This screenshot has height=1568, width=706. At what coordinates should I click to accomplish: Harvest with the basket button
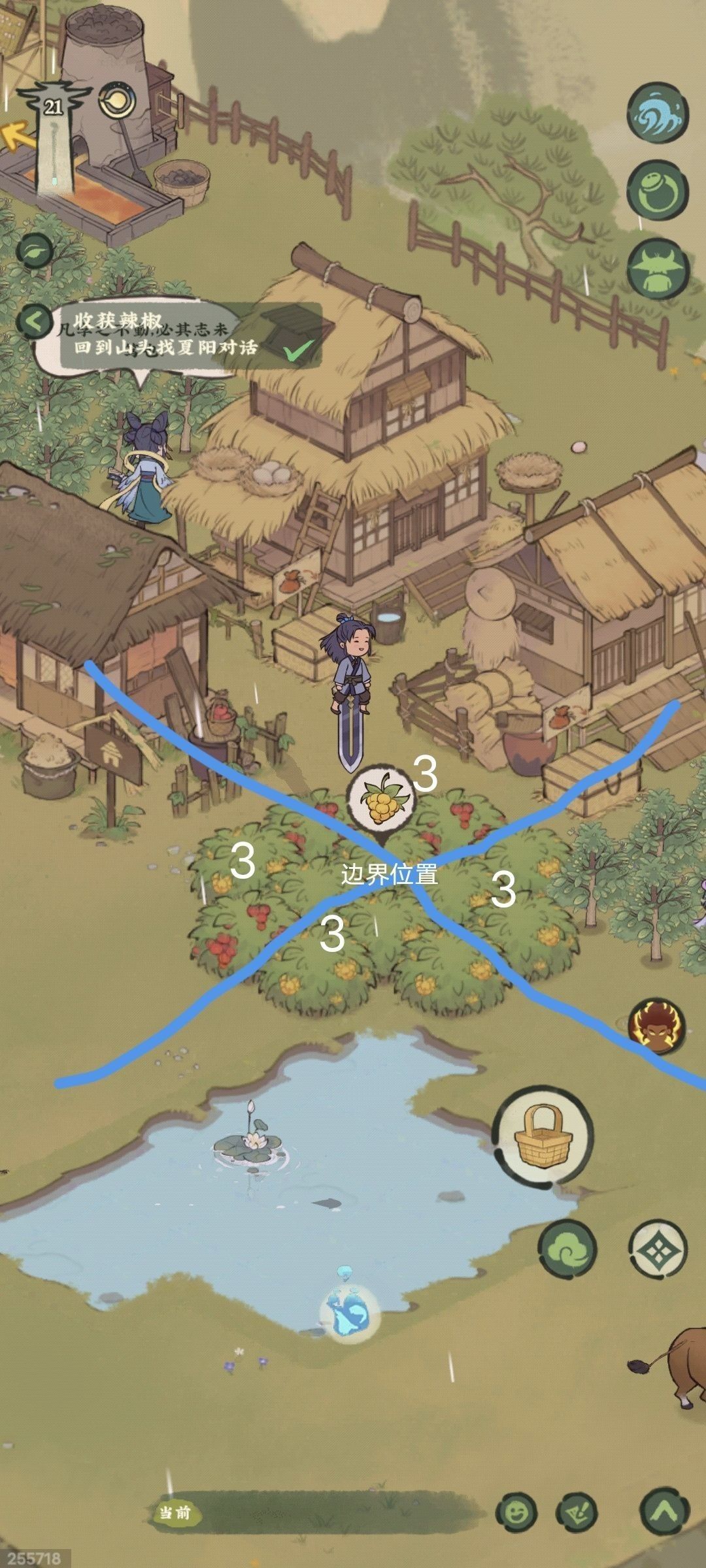tap(543, 1136)
